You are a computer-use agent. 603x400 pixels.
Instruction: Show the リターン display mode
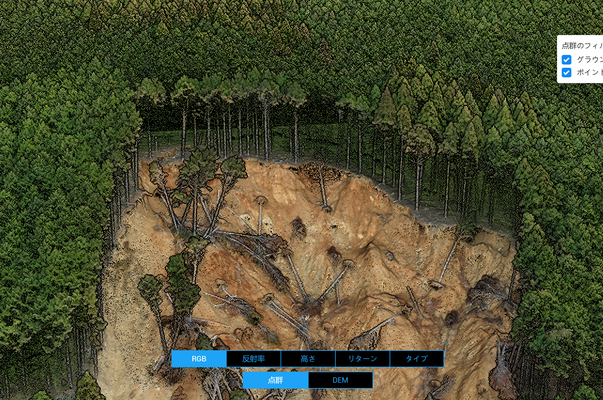pyautogui.click(x=362, y=358)
